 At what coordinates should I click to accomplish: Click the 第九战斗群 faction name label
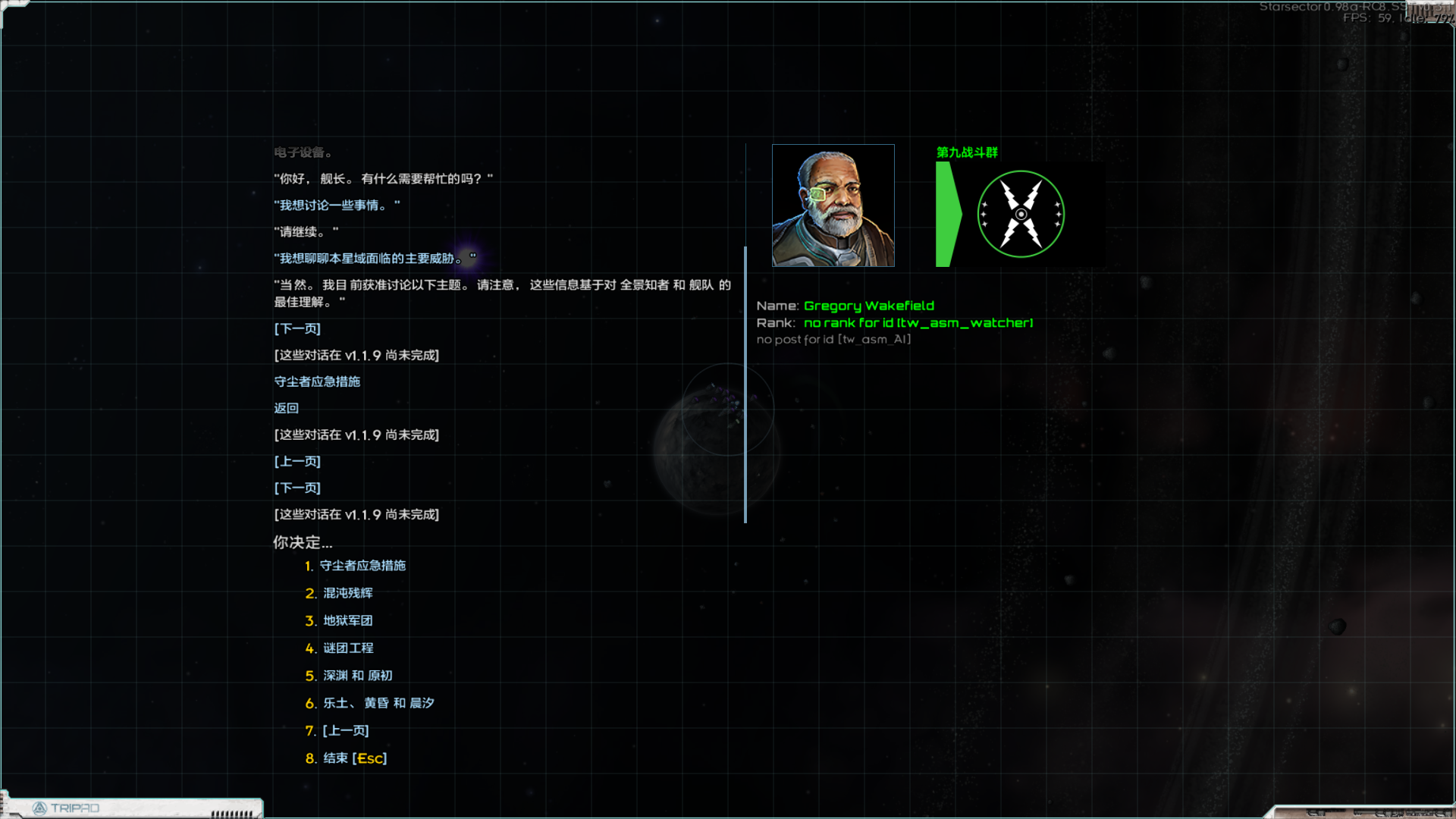pyautogui.click(x=967, y=152)
